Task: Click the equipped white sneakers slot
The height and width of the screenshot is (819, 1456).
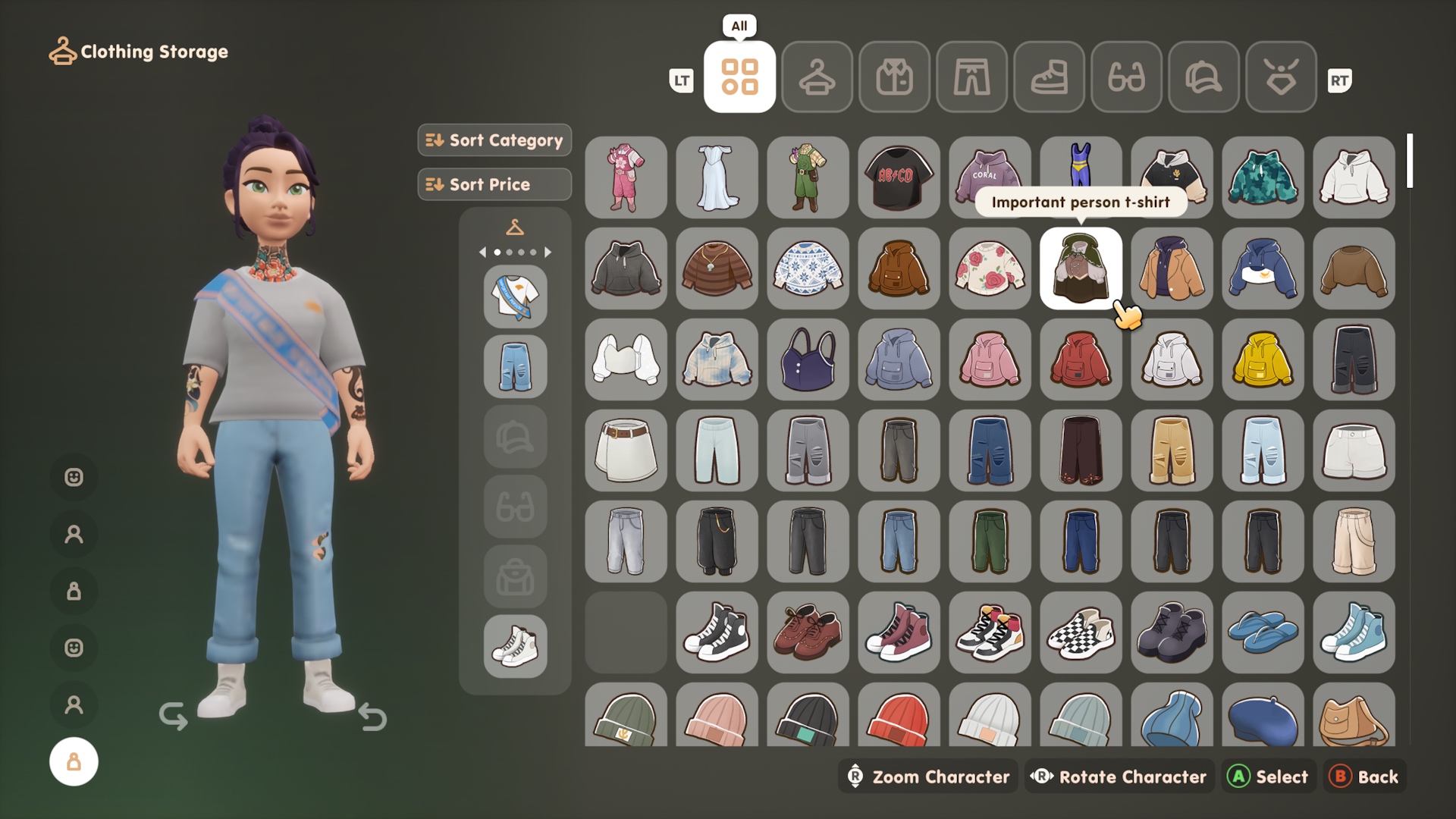Action: click(x=515, y=646)
